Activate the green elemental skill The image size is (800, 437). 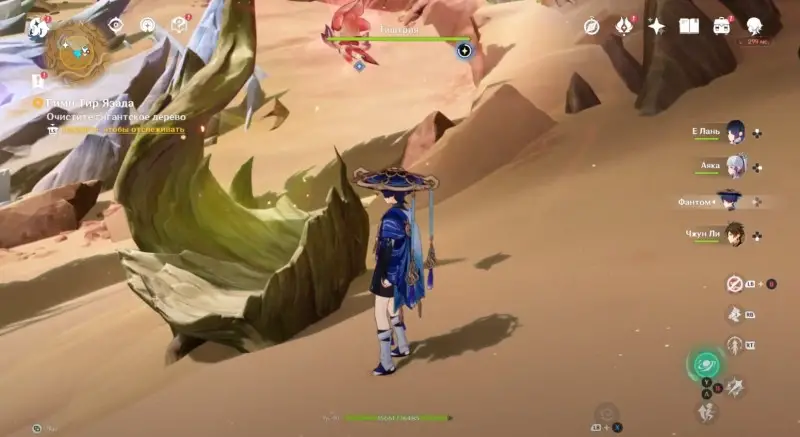706,364
